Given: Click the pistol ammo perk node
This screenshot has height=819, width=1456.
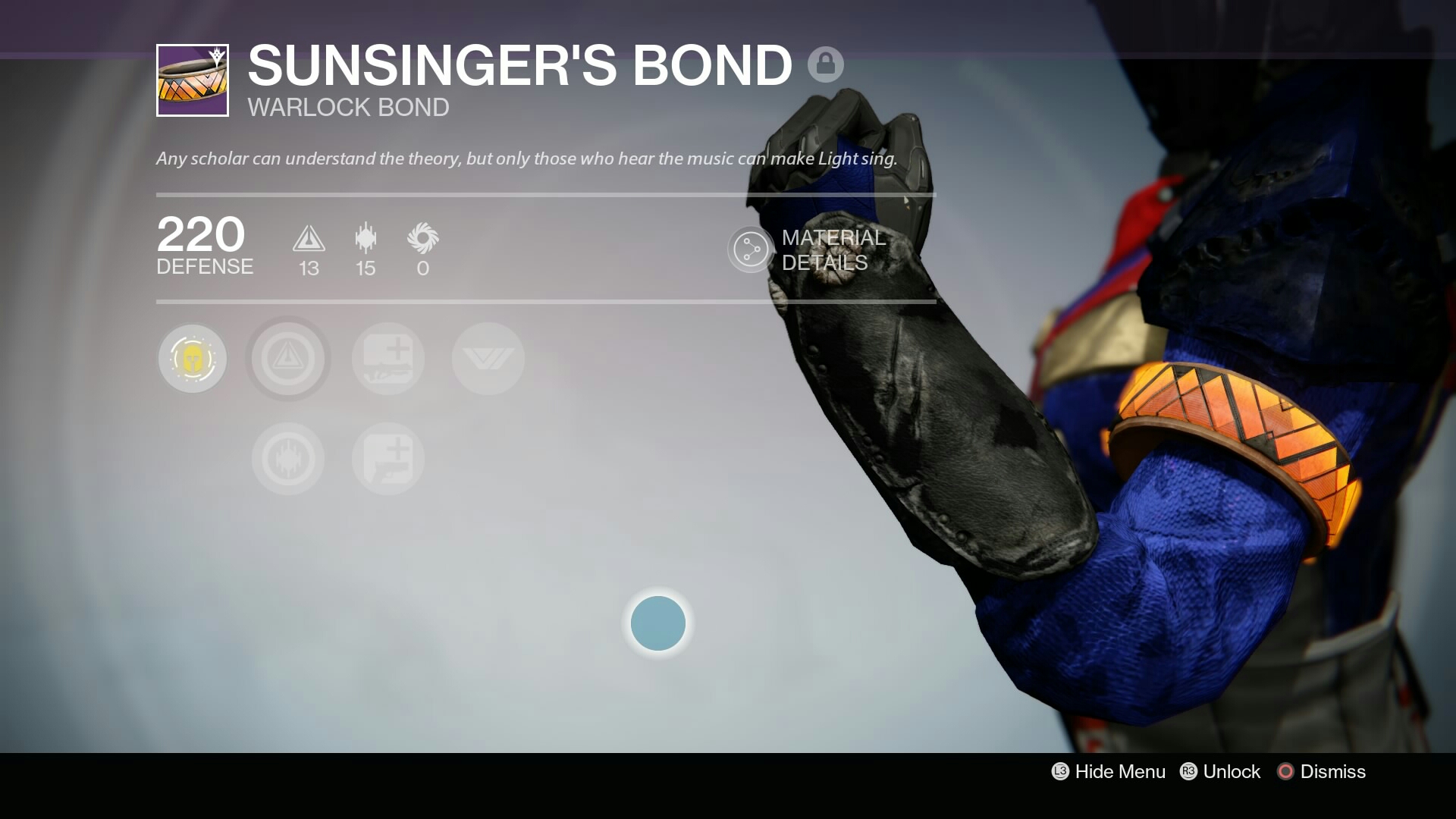Looking at the screenshot, I should [x=388, y=458].
